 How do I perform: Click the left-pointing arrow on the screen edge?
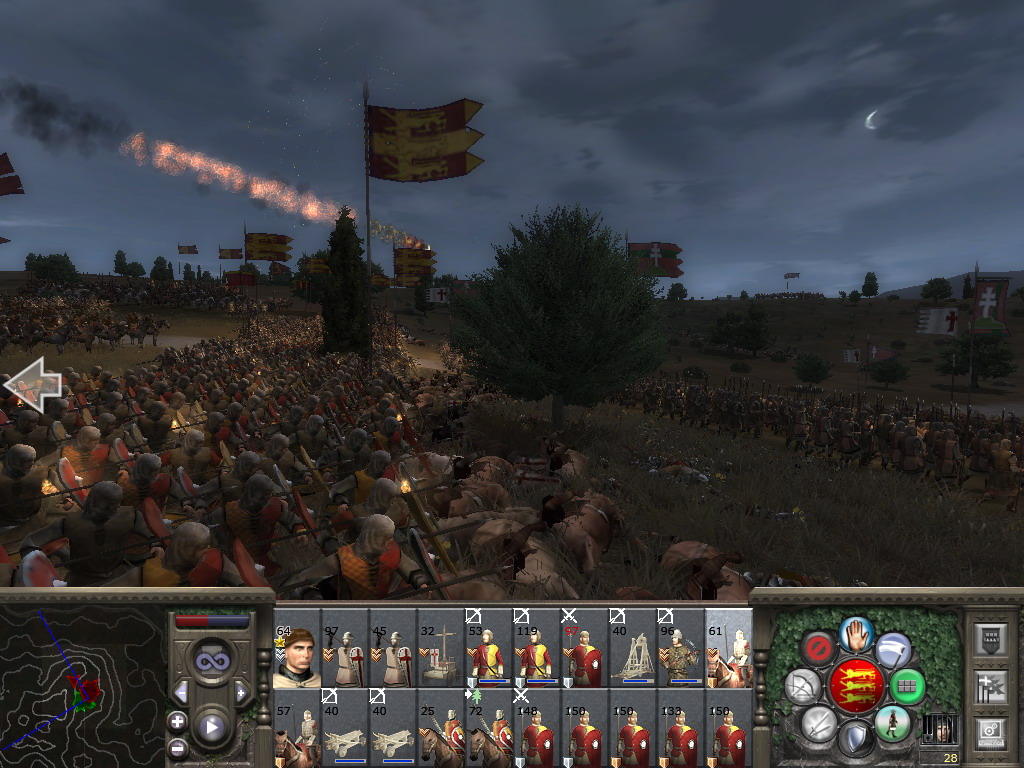[x=32, y=386]
